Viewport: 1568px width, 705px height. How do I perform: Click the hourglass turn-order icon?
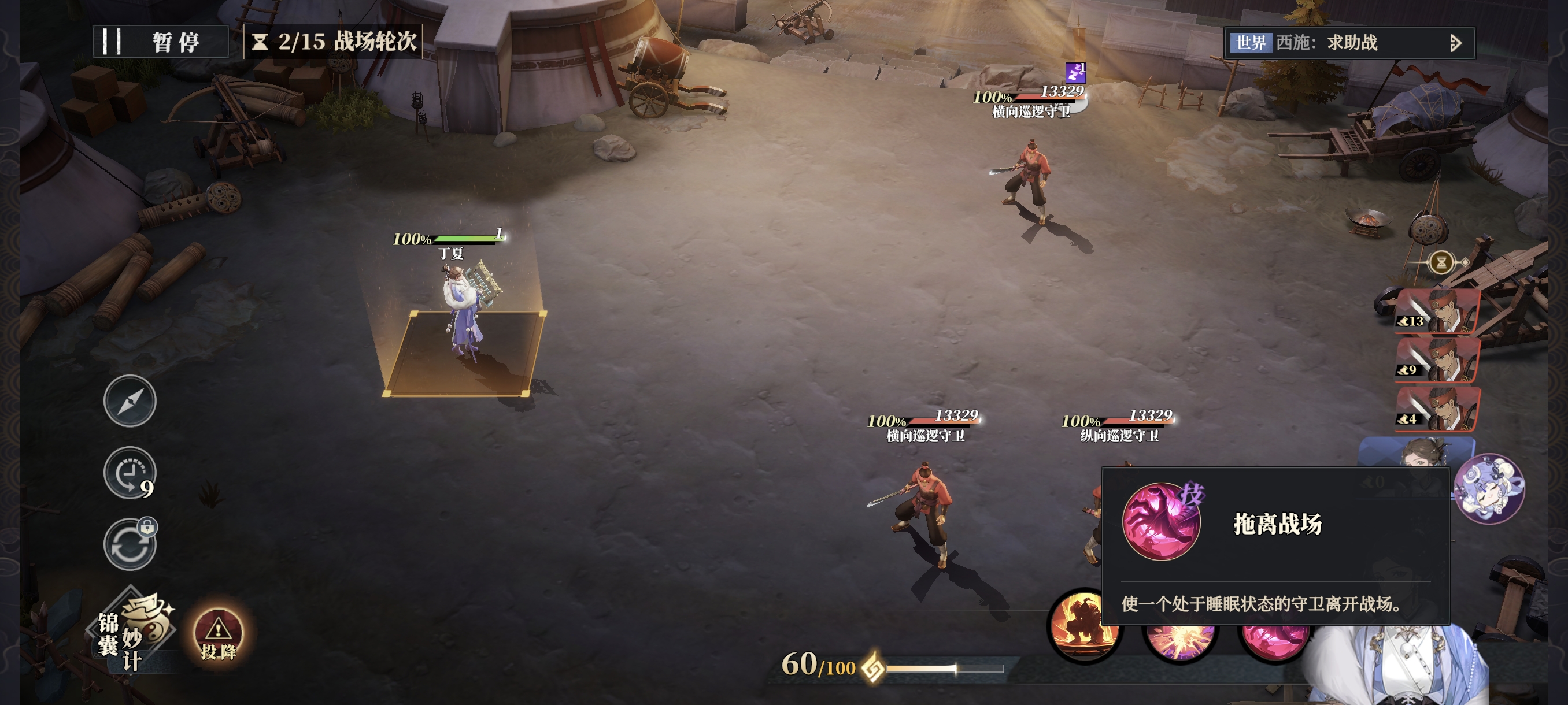(x=1441, y=262)
